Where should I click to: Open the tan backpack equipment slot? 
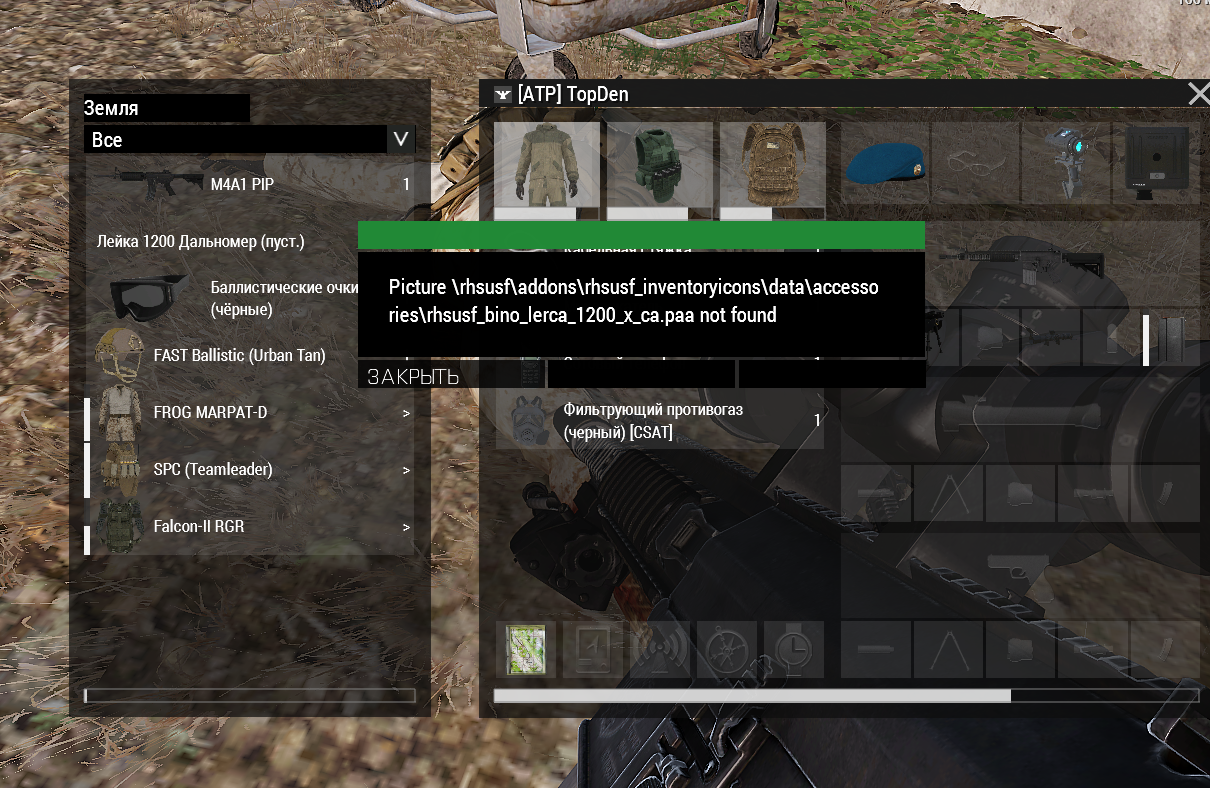pos(772,164)
